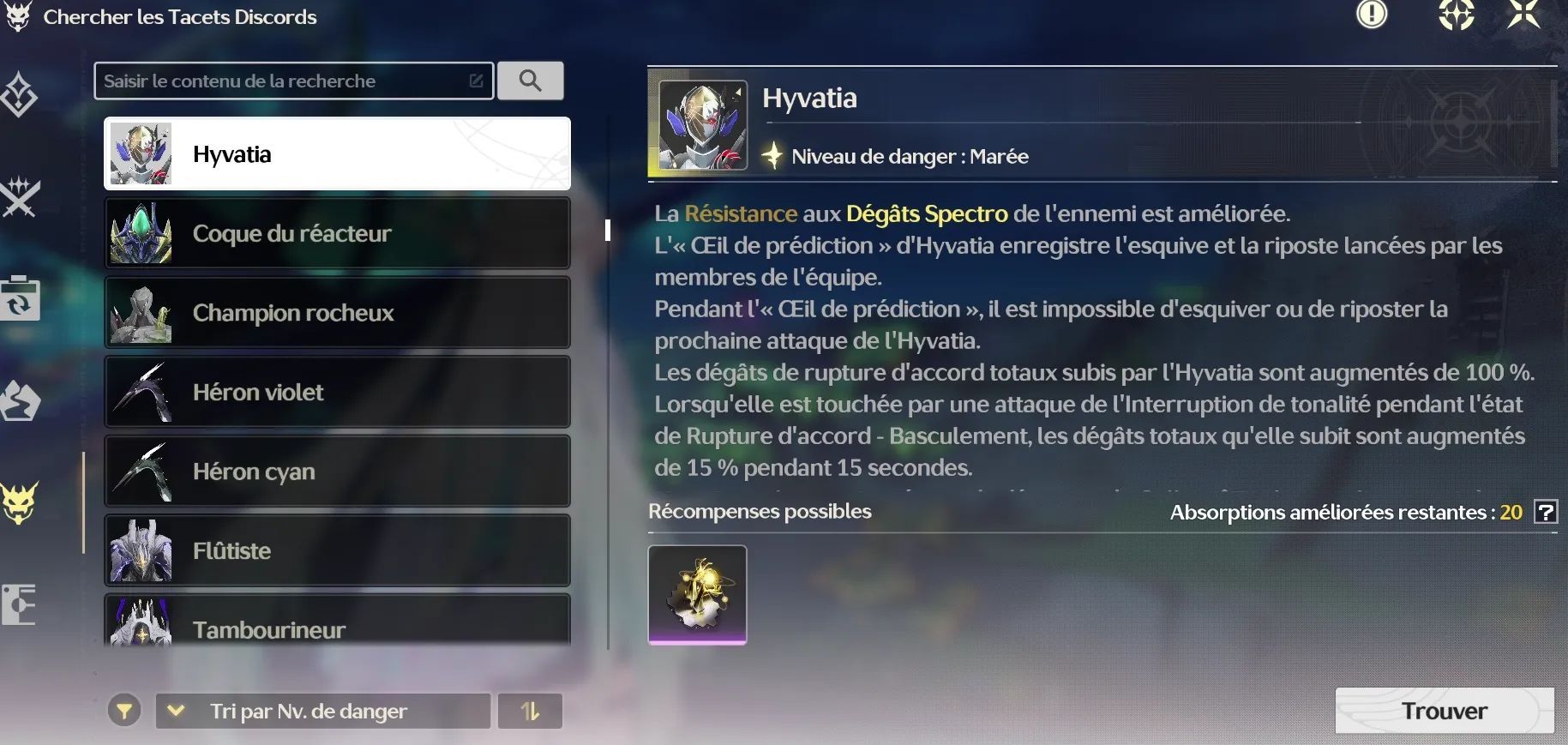This screenshot has width=1568, height=745.
Task: Choose Champion rocheux from the list
Action: tap(337, 313)
